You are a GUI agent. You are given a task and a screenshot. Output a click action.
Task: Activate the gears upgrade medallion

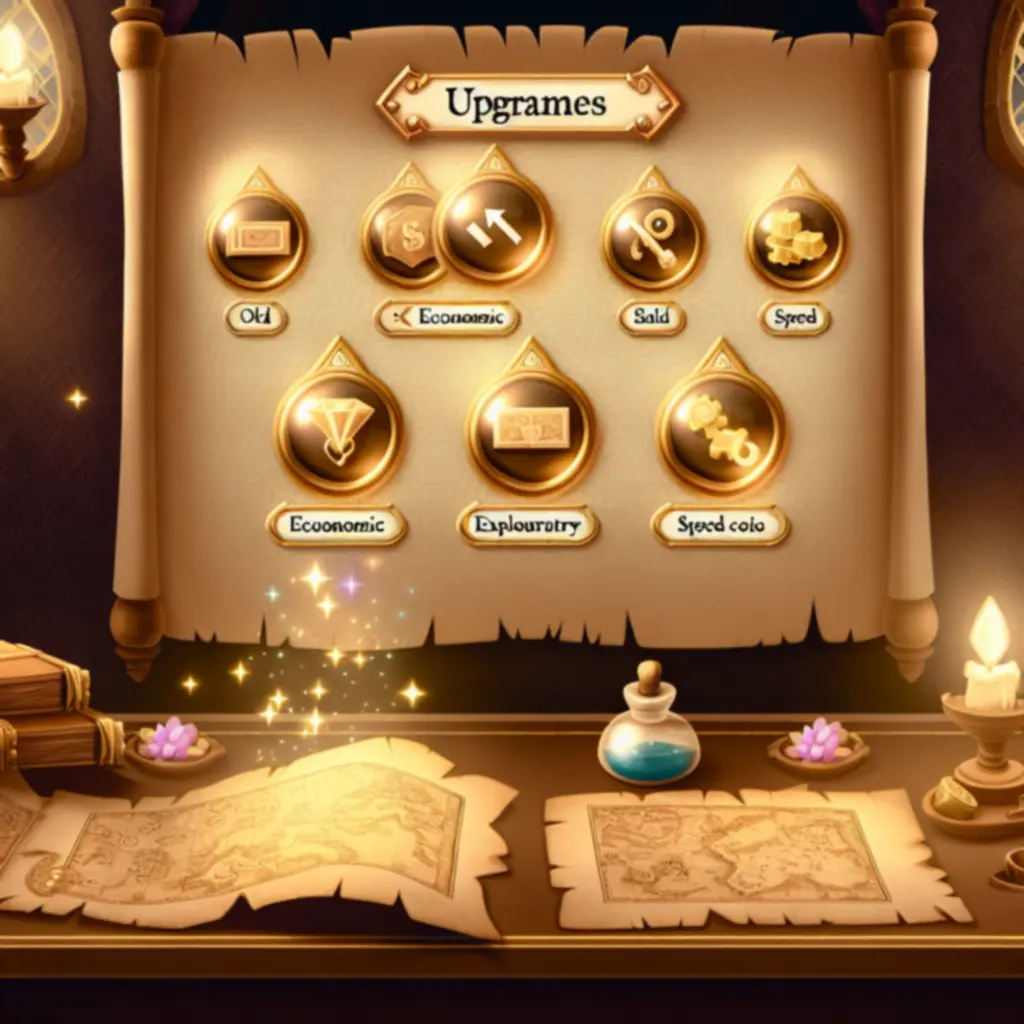pyautogui.click(x=720, y=431)
